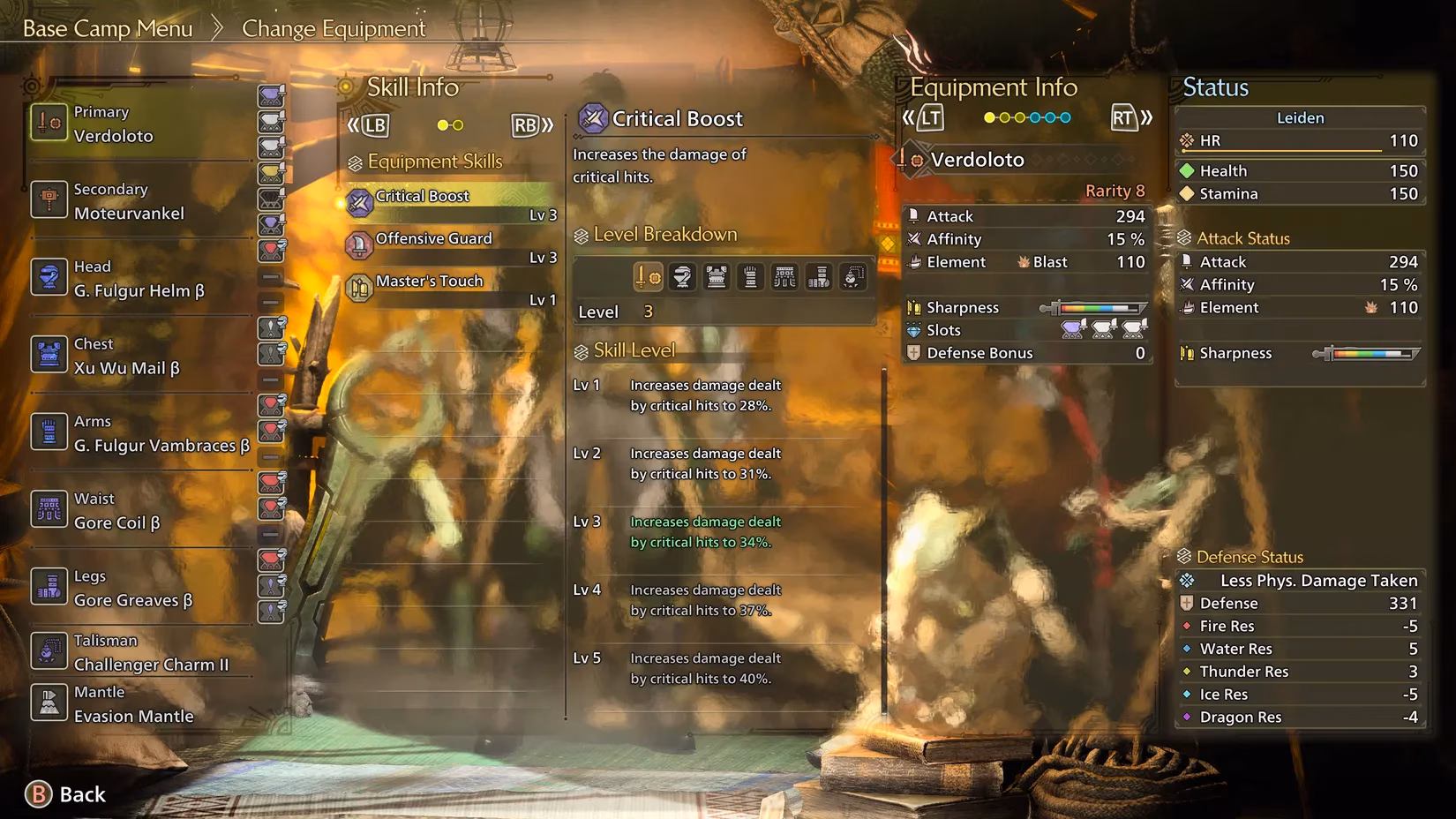This screenshot has height=819, width=1456.
Task: Advance Skill Info to next page with RB
Action: click(x=528, y=125)
